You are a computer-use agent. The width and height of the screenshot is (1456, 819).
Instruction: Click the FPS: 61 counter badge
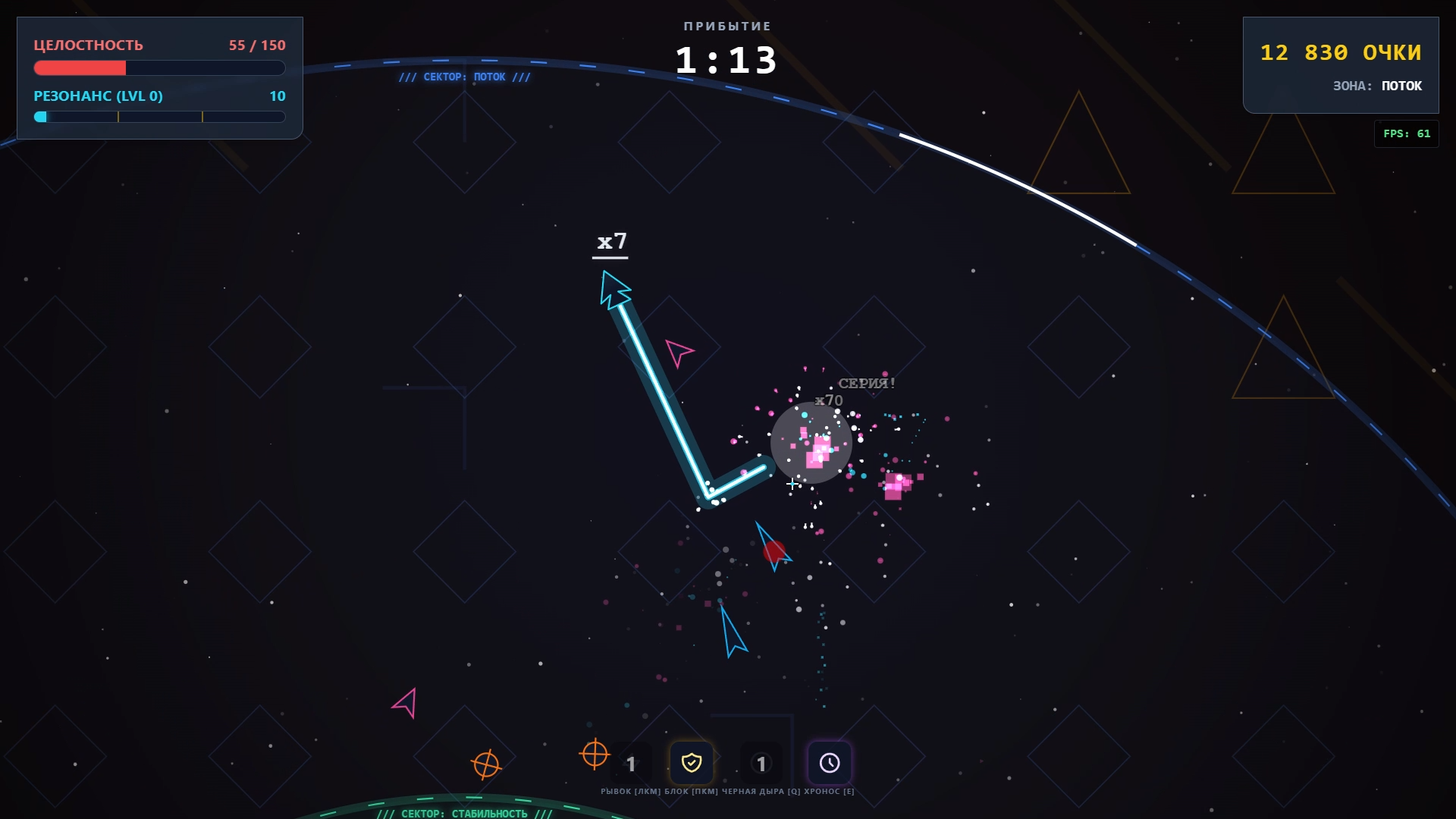(1407, 133)
